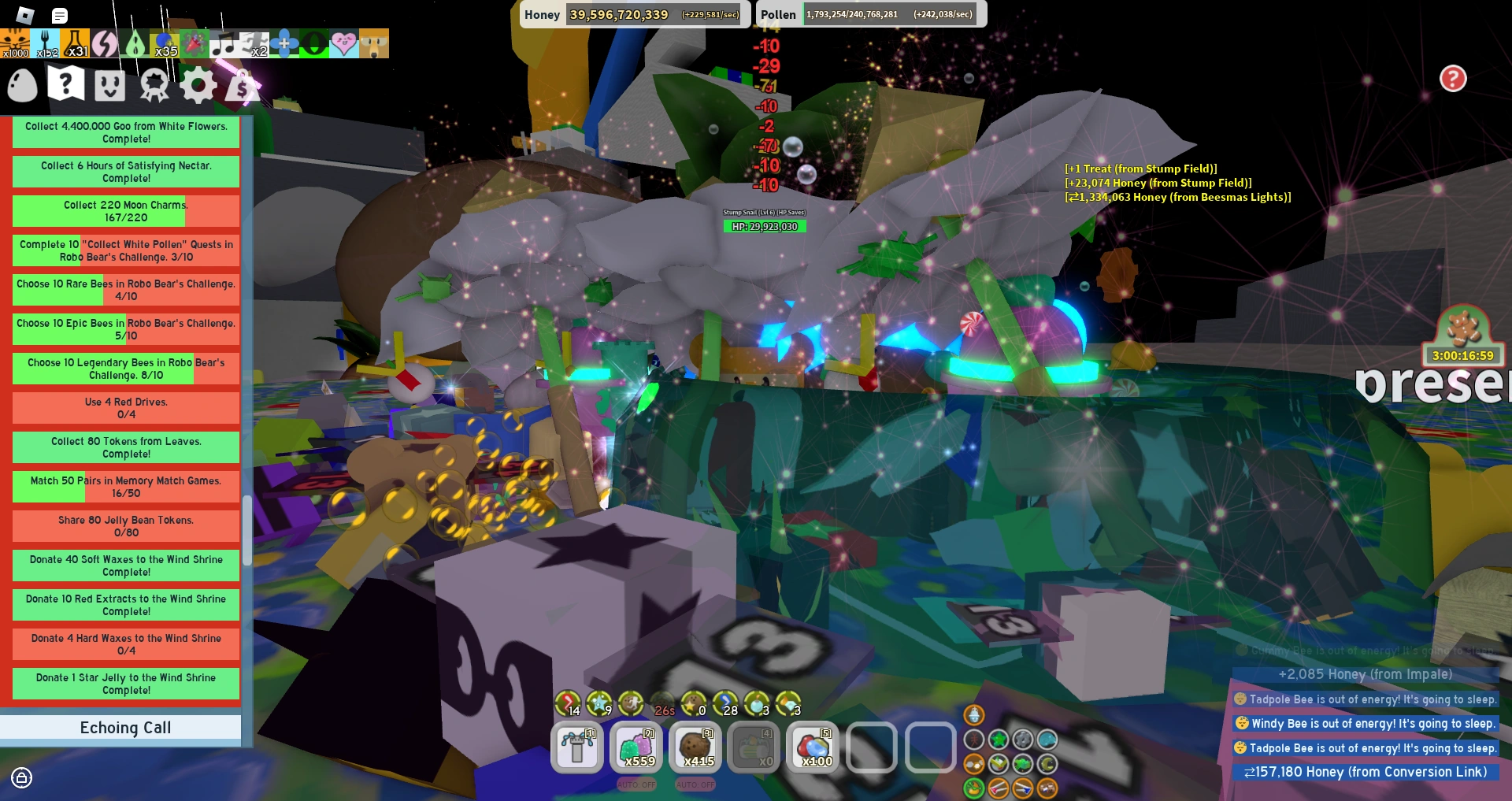Select the 'Use 4 Red Drives' quest entry
This screenshot has height=801, width=1512.
[x=125, y=408]
